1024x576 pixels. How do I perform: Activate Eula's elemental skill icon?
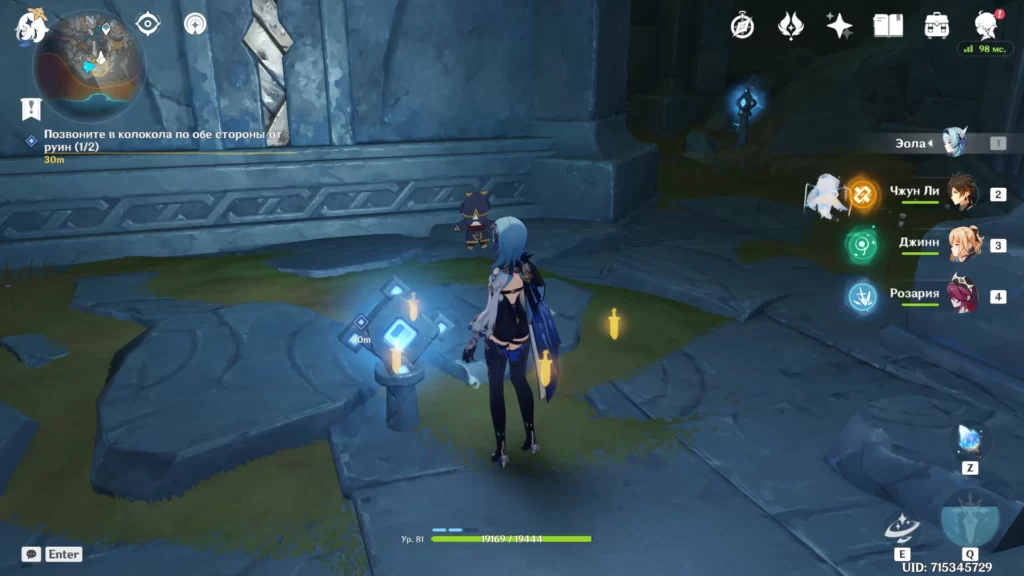coord(902,528)
